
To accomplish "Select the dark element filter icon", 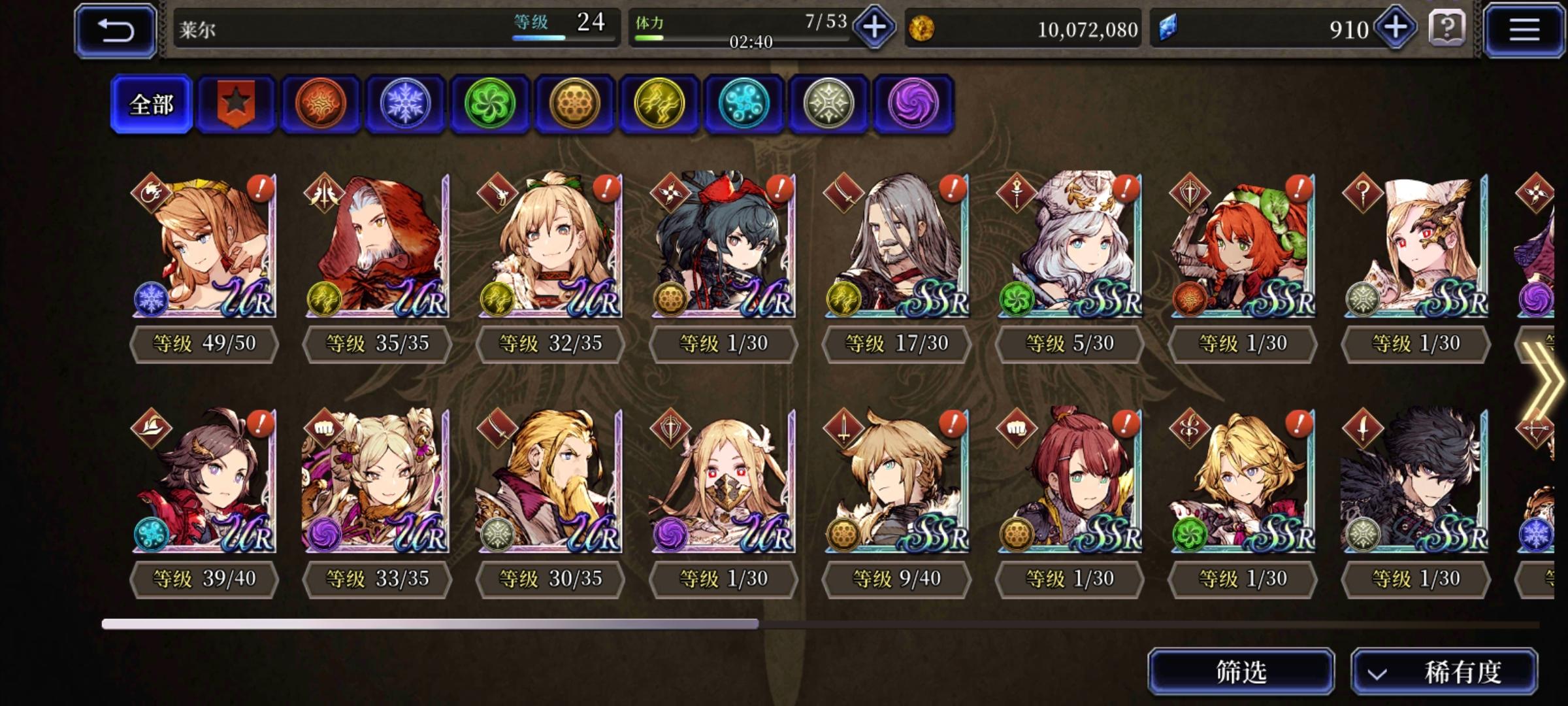I will [910, 105].
